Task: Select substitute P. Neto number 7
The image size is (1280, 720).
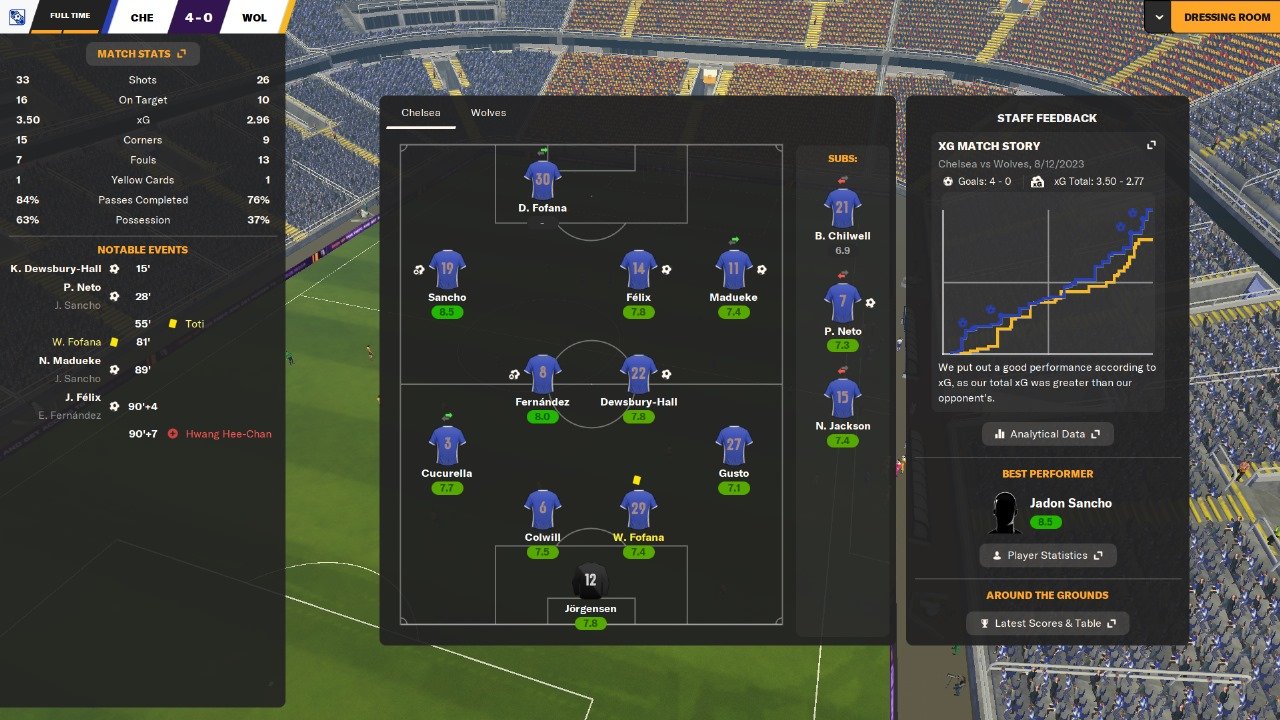Action: point(842,304)
